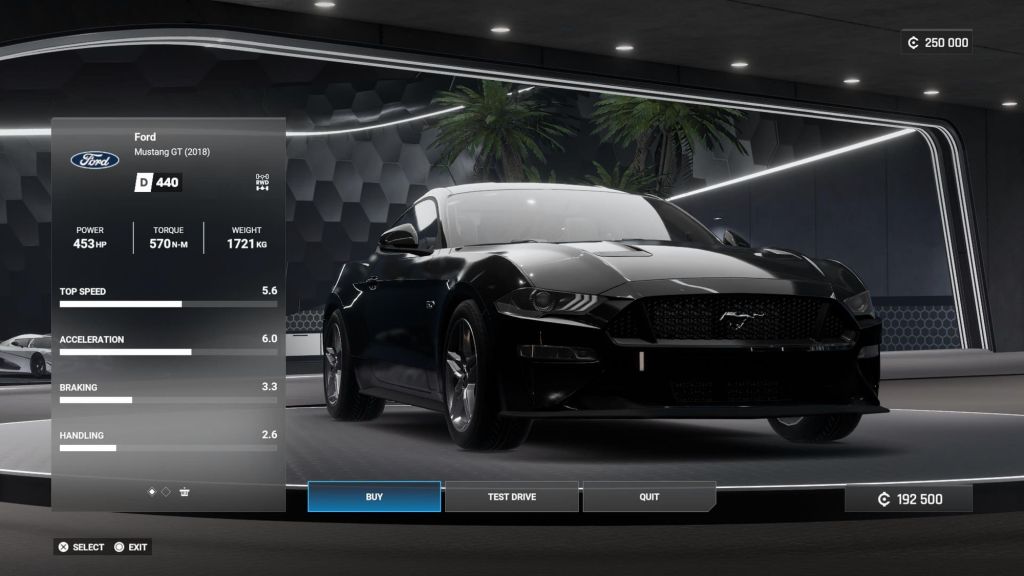Buy the Ford Mustang GT
Screen dimensions: 1024x576
point(374,497)
